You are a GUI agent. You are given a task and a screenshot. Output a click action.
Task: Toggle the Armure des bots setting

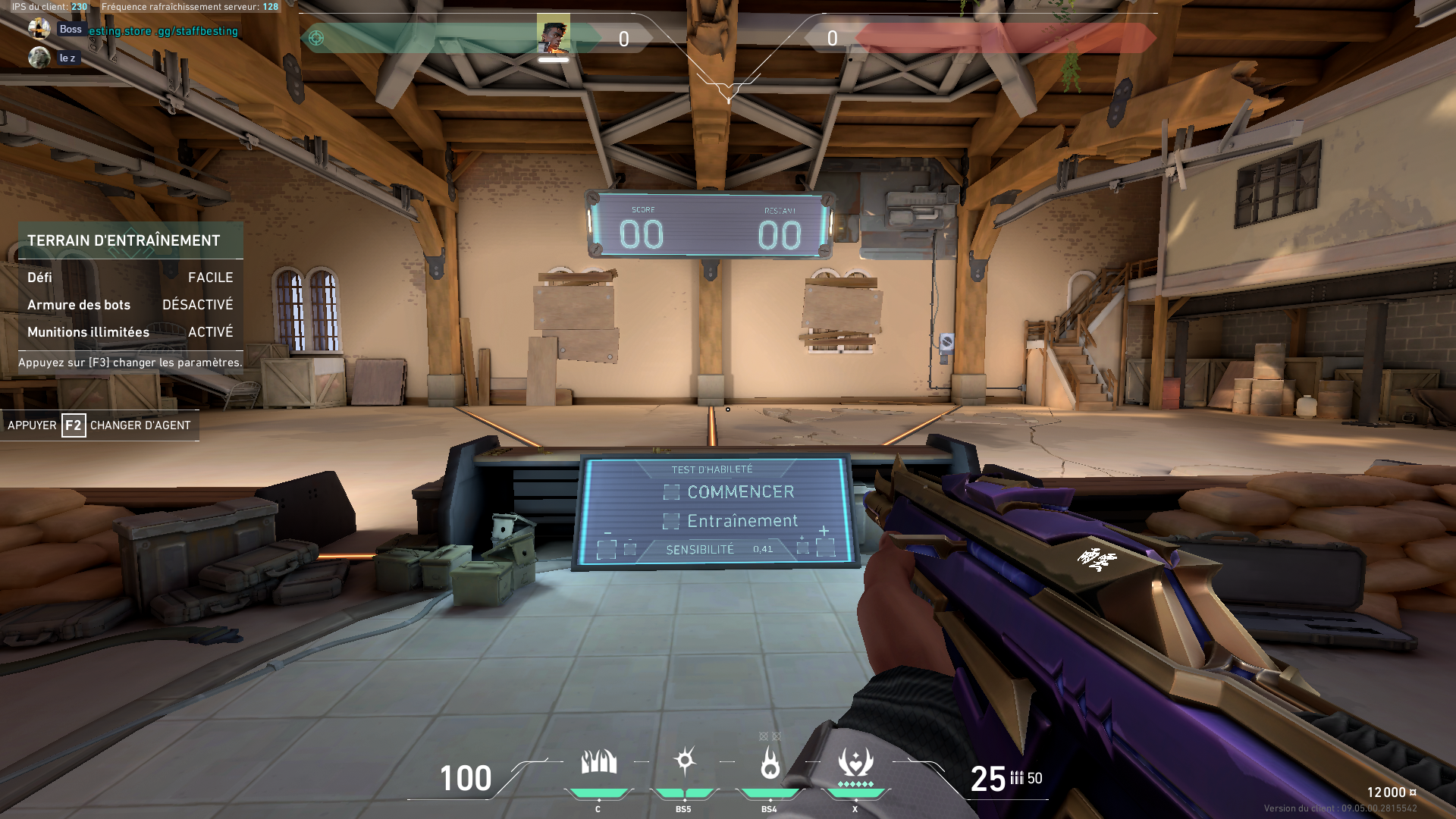[130, 305]
